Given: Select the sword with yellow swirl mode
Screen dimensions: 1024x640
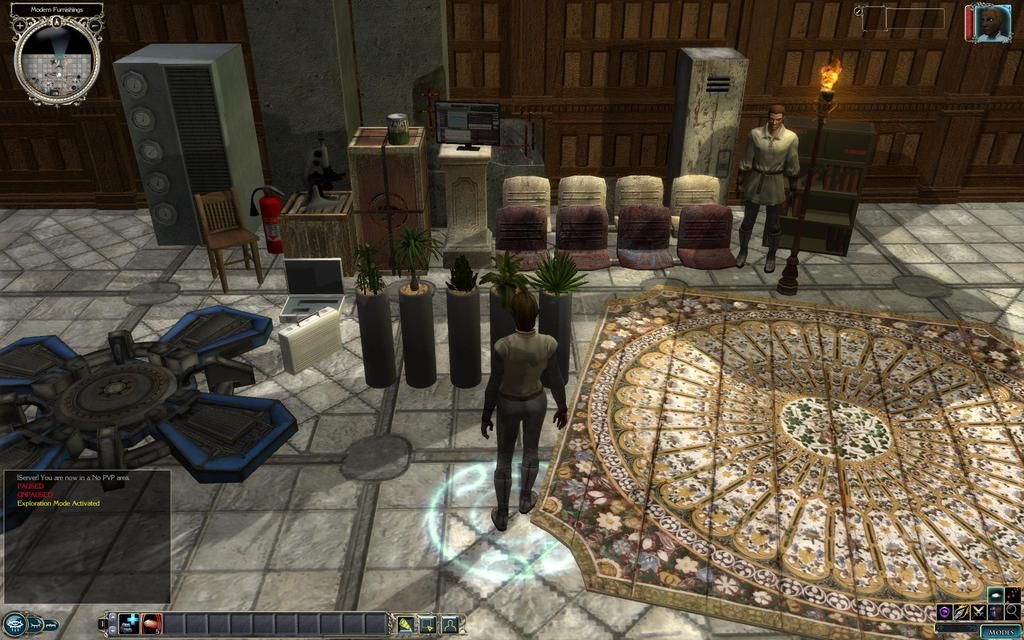Looking at the screenshot, I should (962, 611).
